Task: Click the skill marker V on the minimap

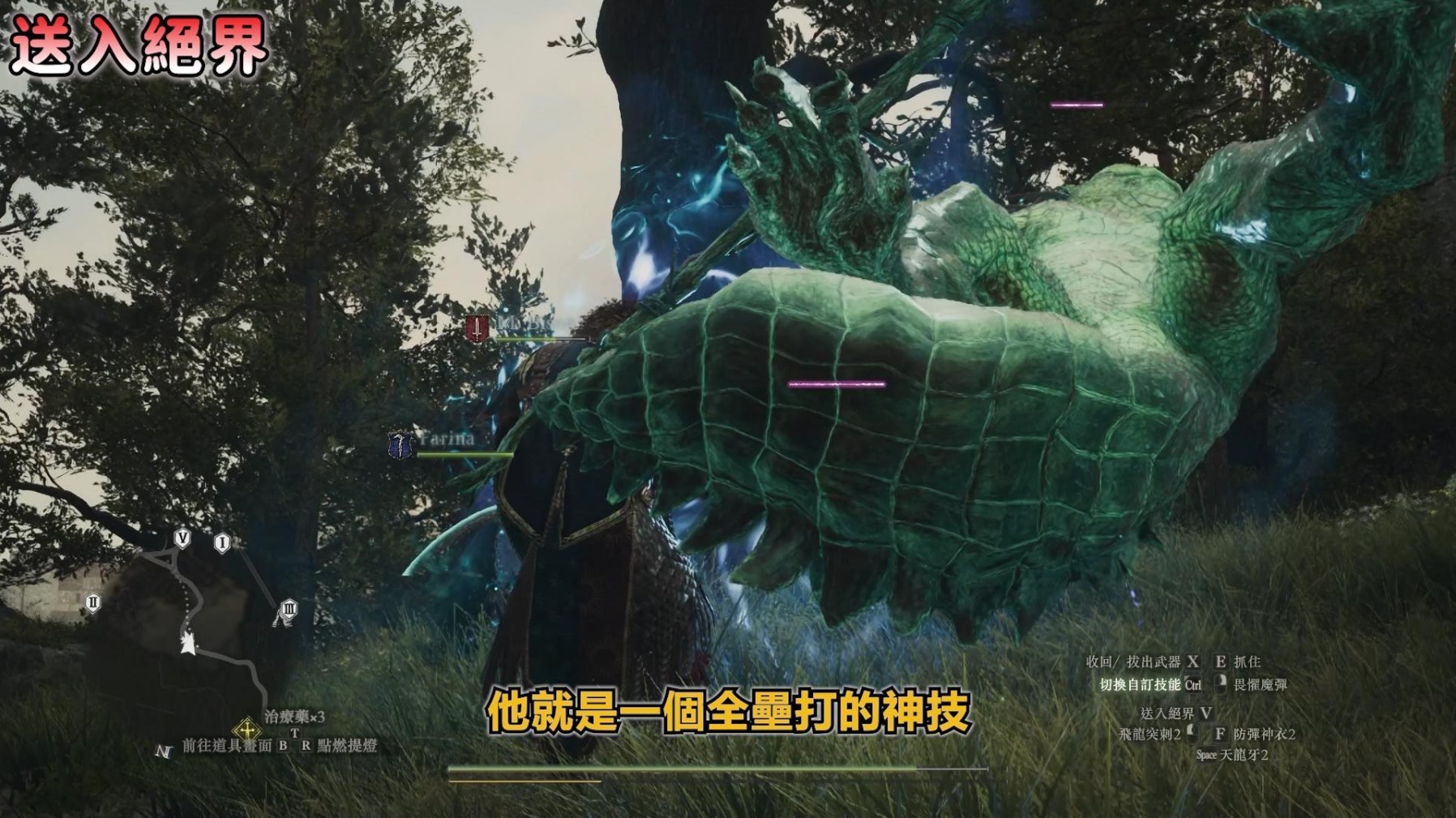Action: (x=182, y=538)
